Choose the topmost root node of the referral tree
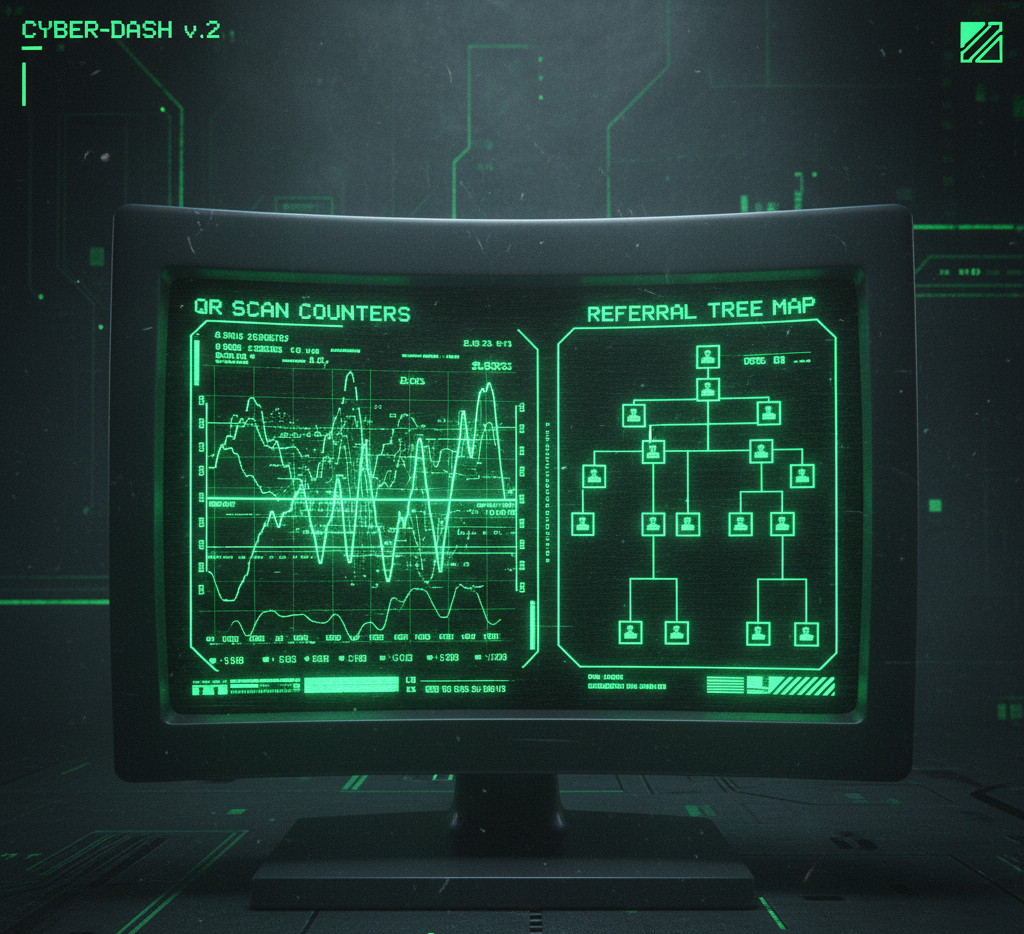 coord(709,357)
